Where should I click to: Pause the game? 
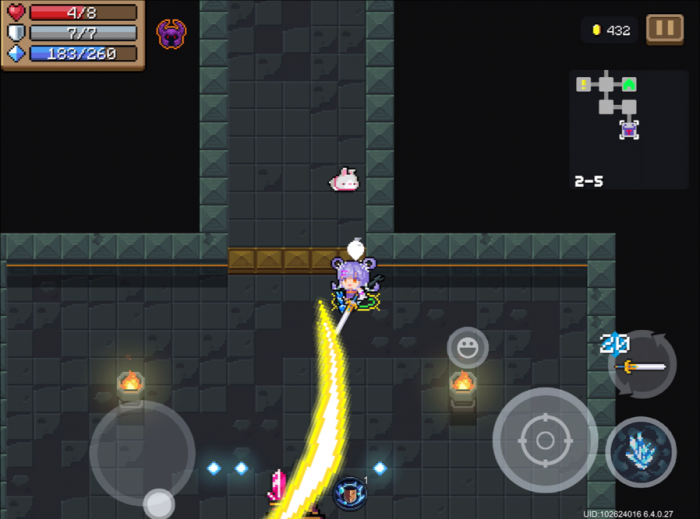[664, 29]
